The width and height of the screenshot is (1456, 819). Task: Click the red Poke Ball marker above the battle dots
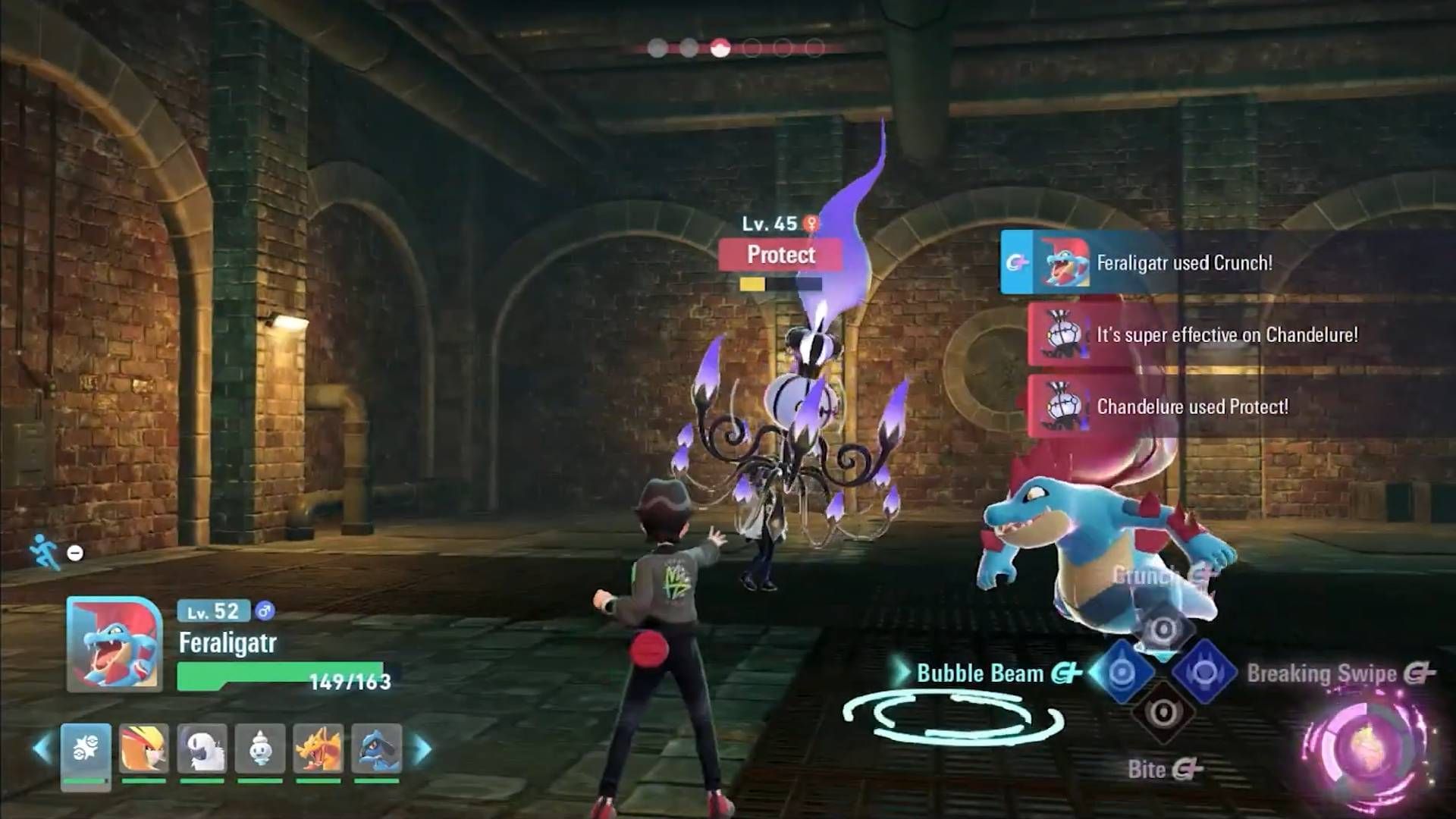[x=720, y=46]
